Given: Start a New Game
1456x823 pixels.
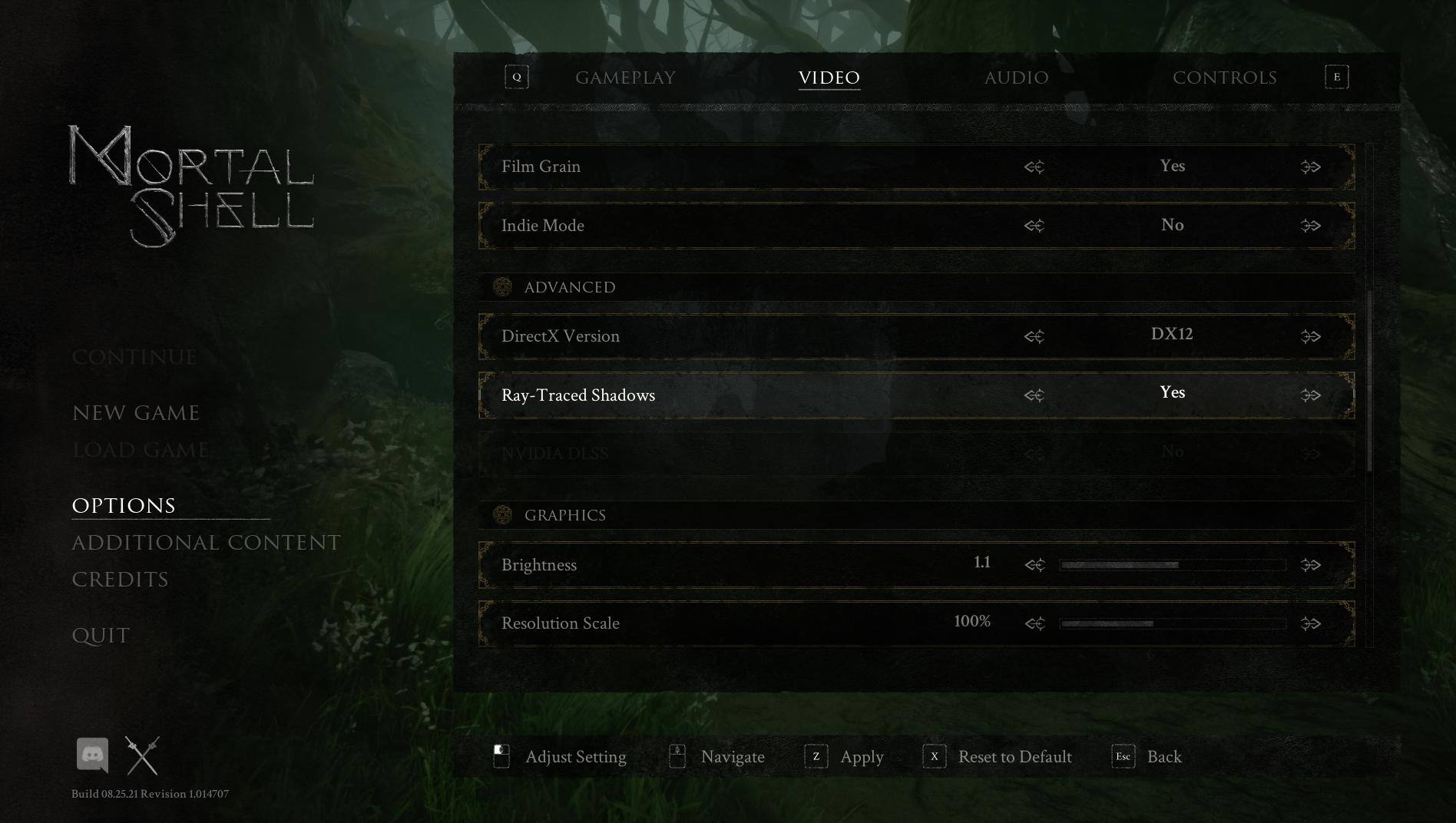Looking at the screenshot, I should [136, 413].
